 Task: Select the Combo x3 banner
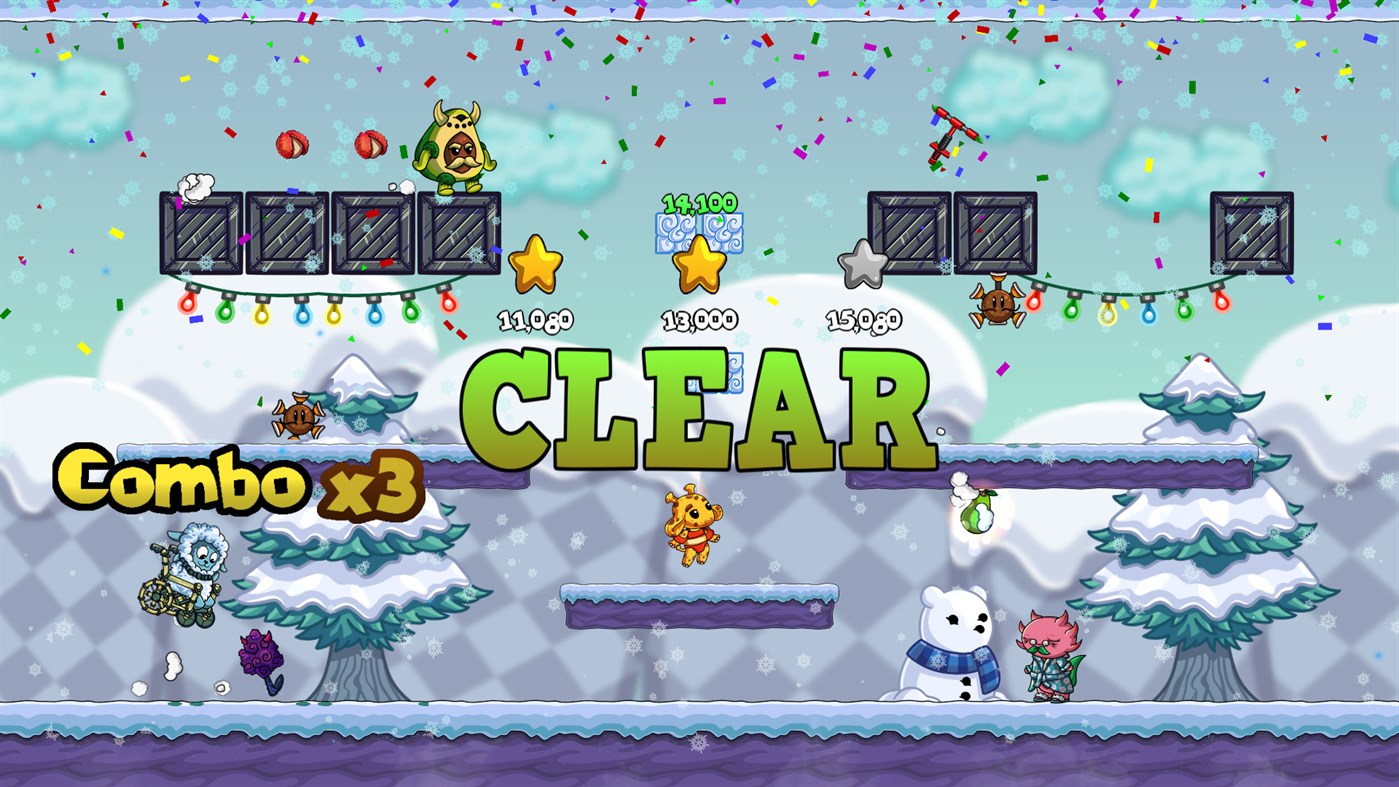click(x=240, y=480)
